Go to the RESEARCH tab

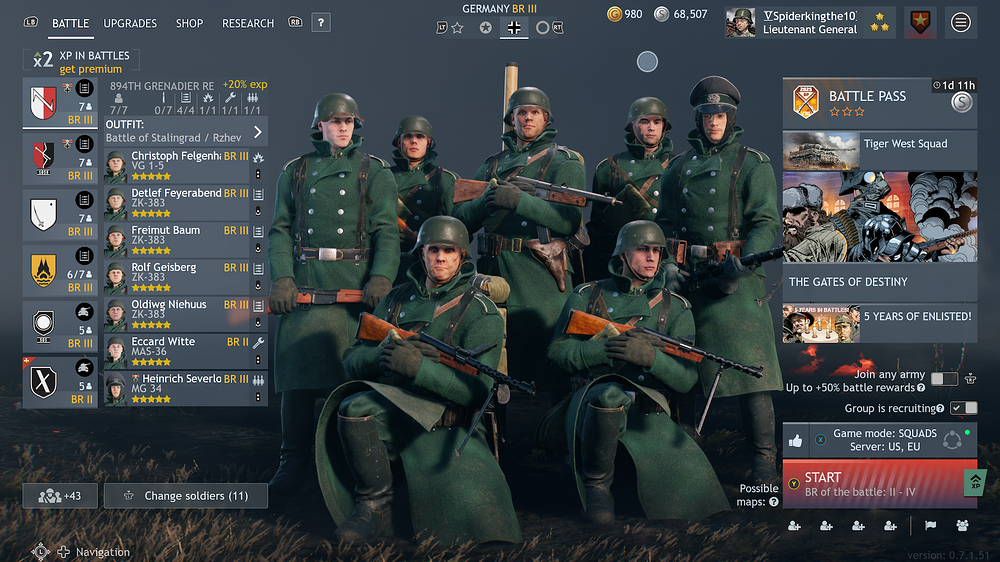(248, 23)
